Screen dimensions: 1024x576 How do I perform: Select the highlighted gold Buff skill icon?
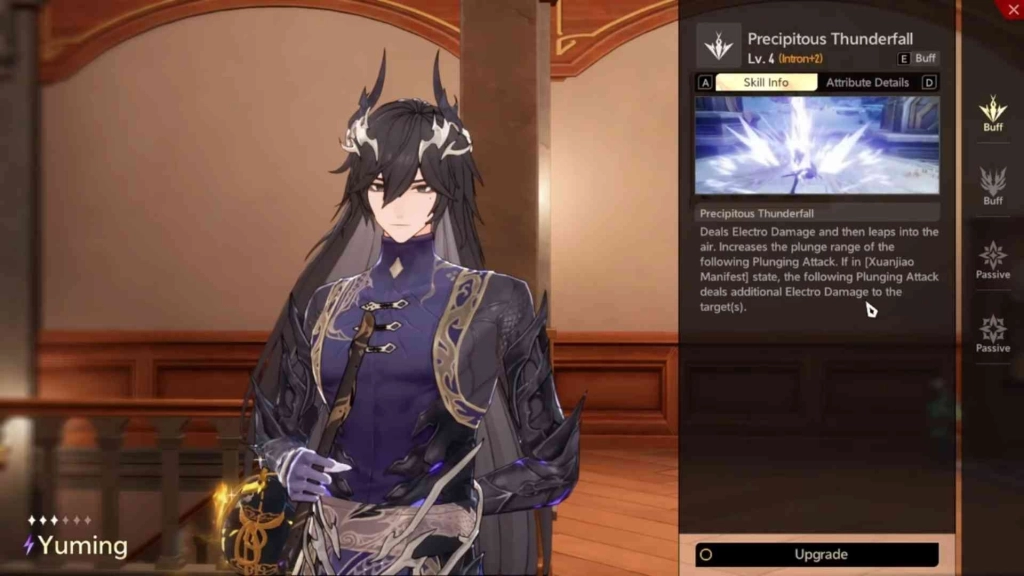[992, 111]
